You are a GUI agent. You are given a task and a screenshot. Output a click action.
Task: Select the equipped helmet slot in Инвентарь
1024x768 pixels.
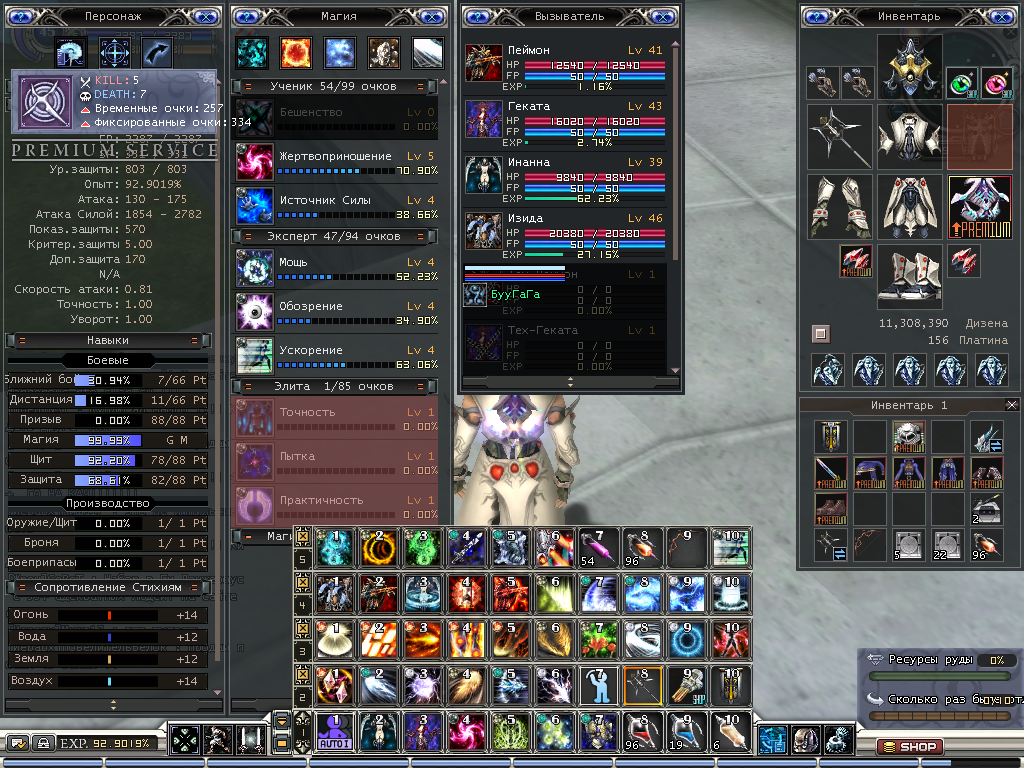coord(910,66)
